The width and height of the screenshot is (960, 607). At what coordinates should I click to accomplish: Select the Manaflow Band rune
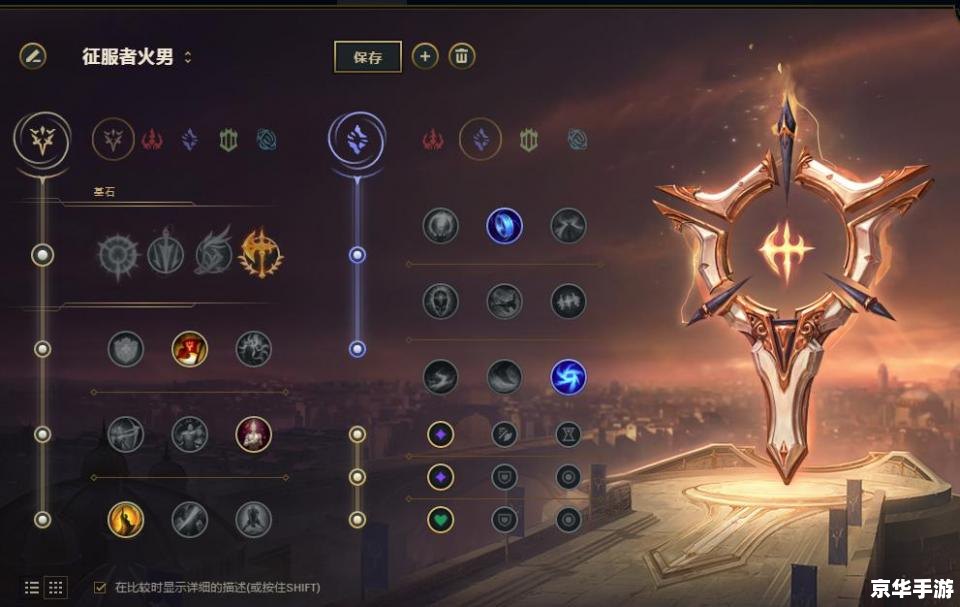504,225
